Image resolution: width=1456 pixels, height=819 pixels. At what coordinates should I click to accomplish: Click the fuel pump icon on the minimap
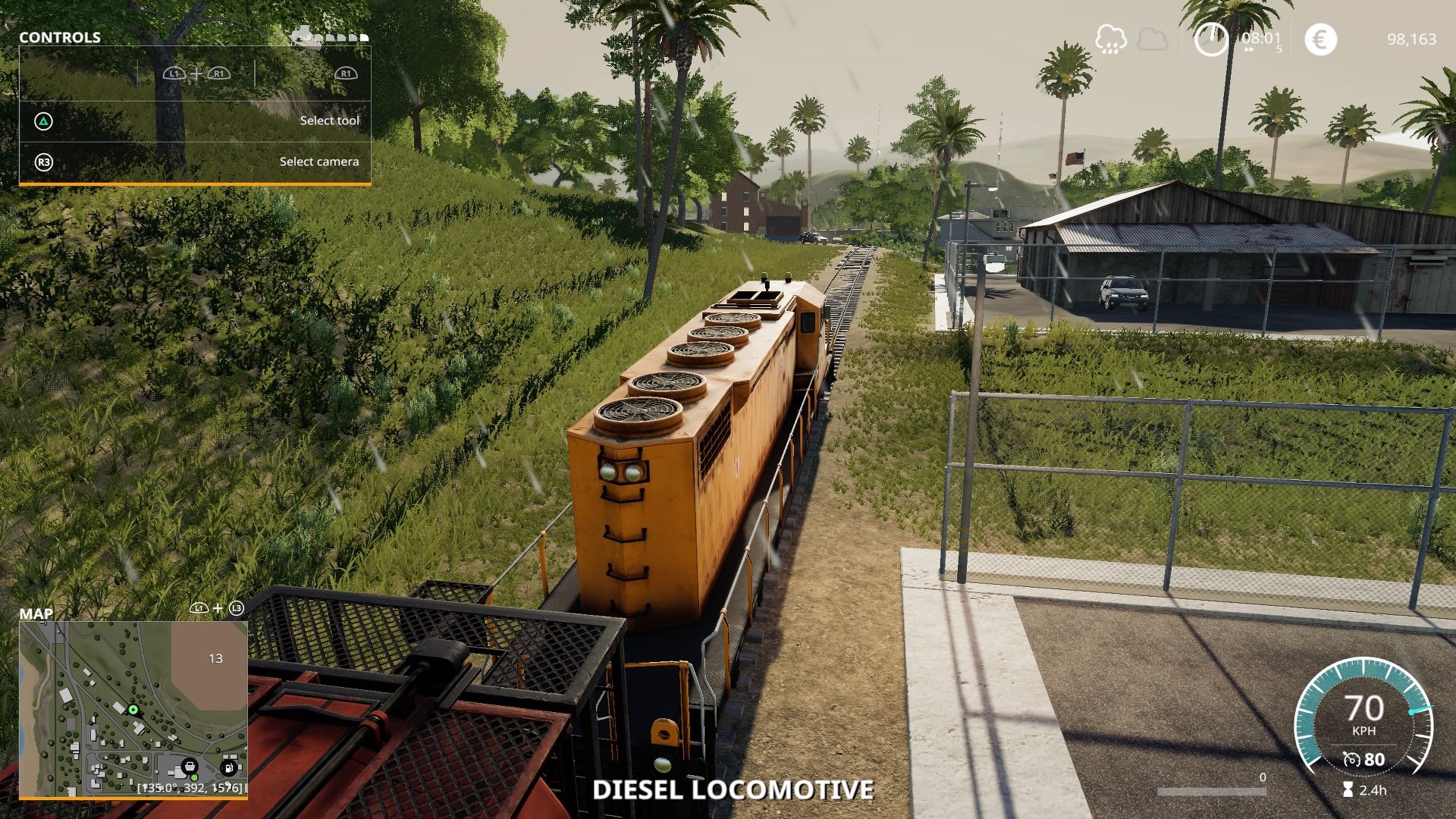227,768
